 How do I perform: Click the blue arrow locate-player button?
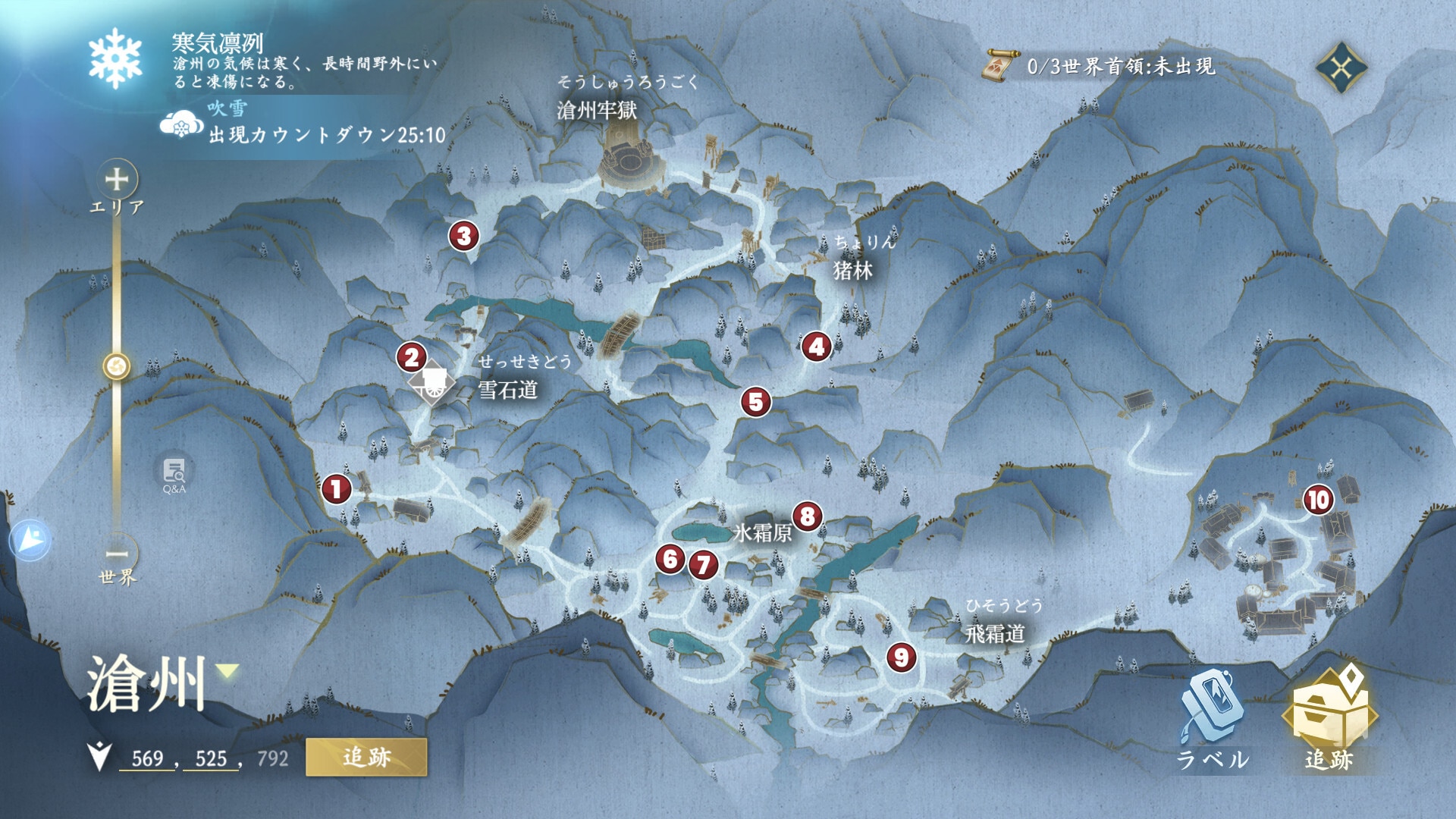[30, 539]
